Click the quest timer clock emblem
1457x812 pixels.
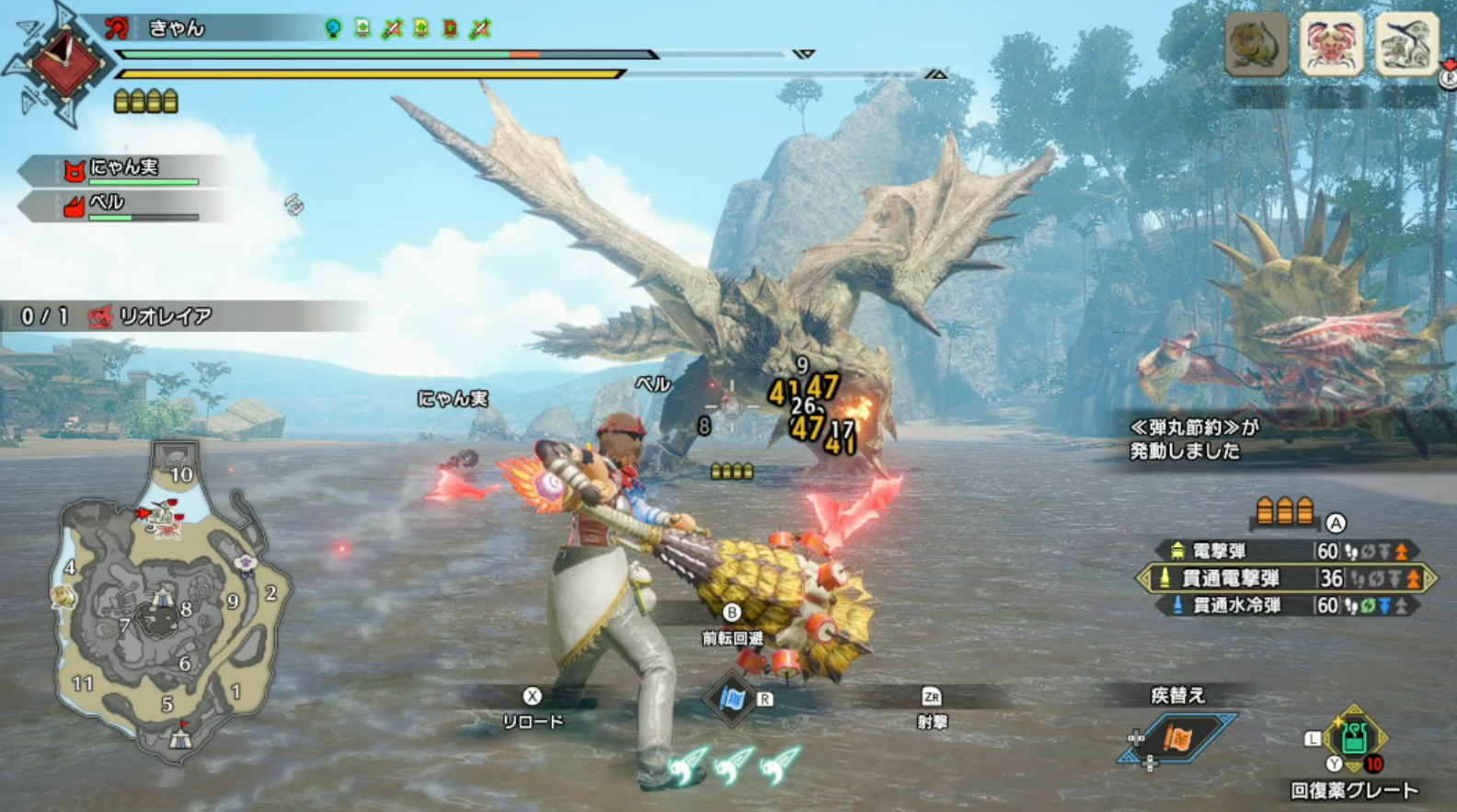pos(64,62)
